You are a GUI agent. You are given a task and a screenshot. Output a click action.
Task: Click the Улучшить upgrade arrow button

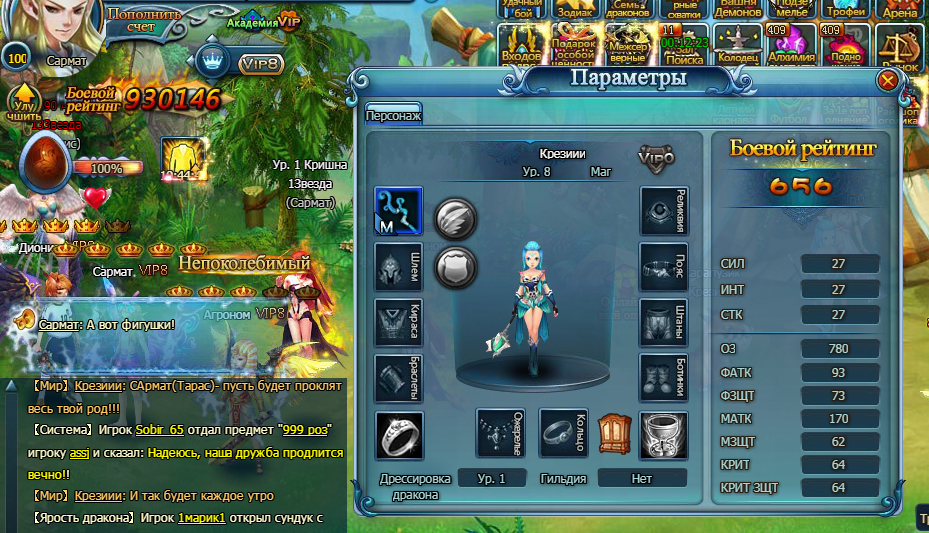pyautogui.click(x=23, y=105)
